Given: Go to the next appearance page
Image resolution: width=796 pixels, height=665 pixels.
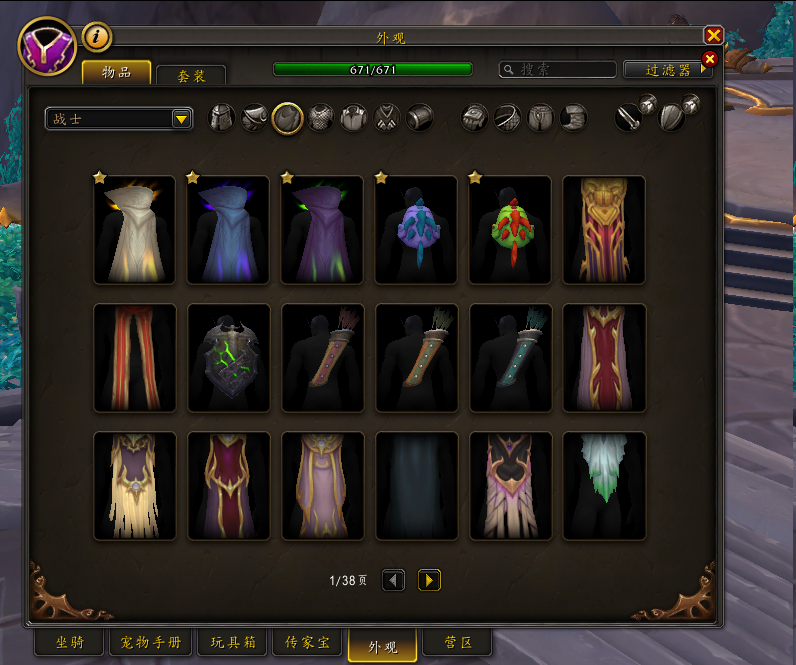Looking at the screenshot, I should coord(429,580).
